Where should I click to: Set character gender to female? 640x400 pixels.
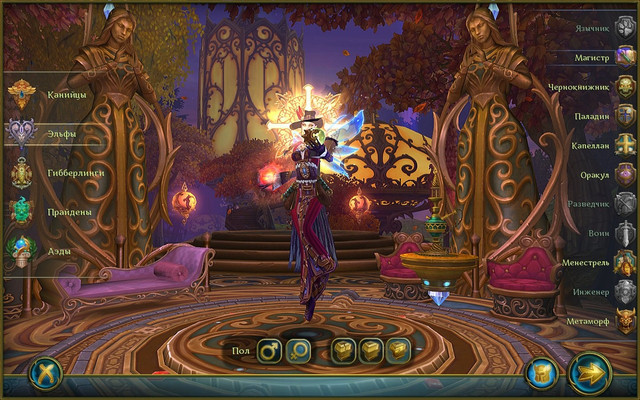300,350
